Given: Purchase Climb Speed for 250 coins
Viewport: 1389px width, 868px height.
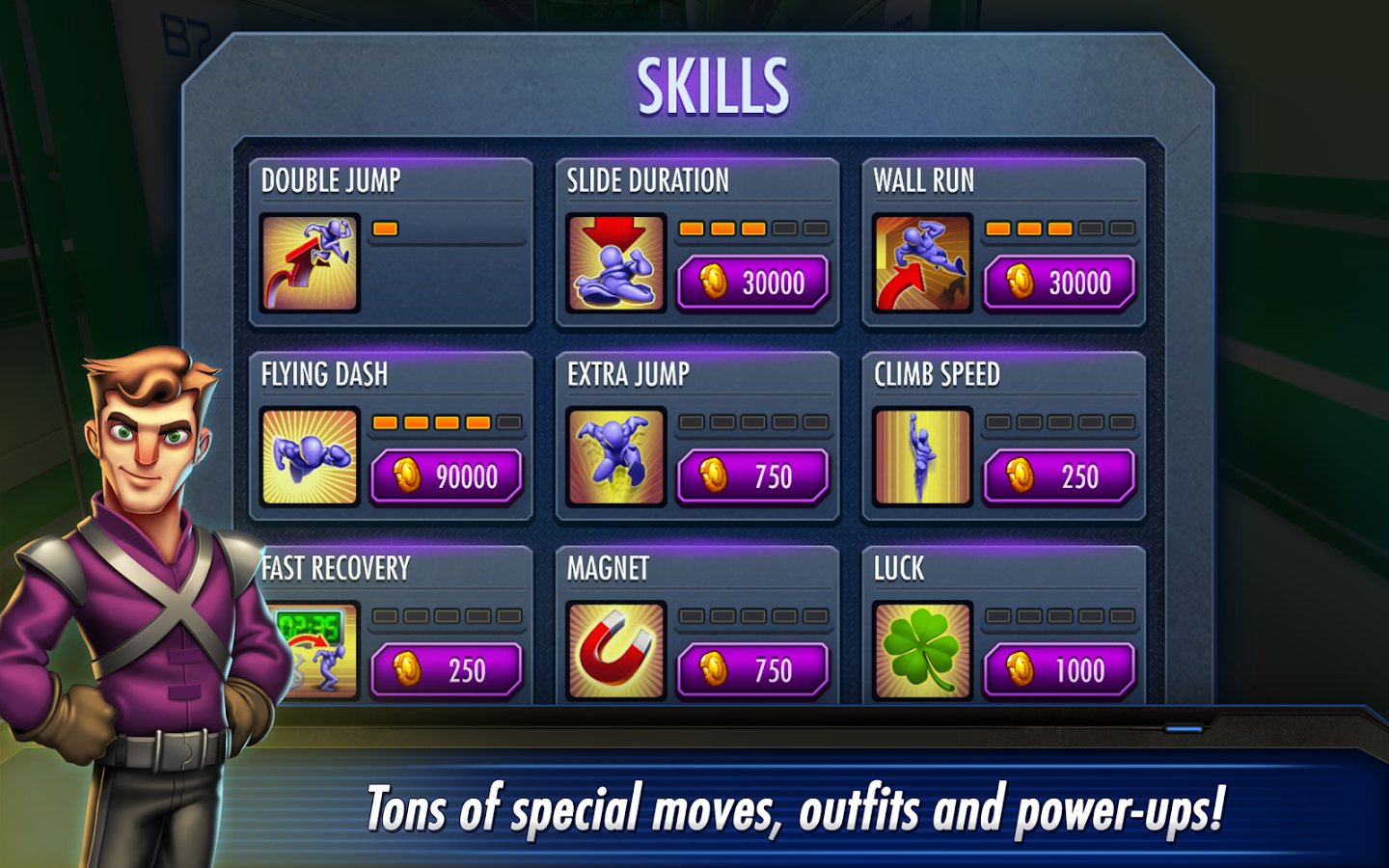Looking at the screenshot, I should pyautogui.click(x=1059, y=476).
